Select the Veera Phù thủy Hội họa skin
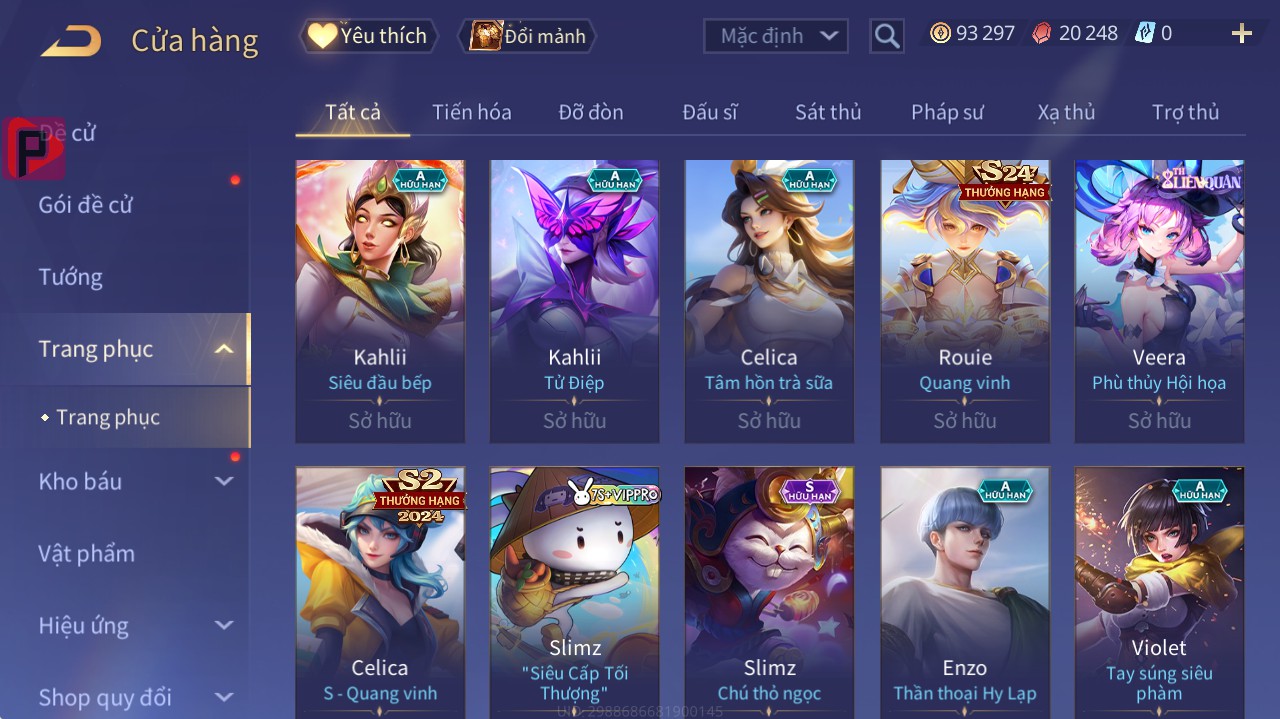This screenshot has height=719, width=1280. (1159, 300)
